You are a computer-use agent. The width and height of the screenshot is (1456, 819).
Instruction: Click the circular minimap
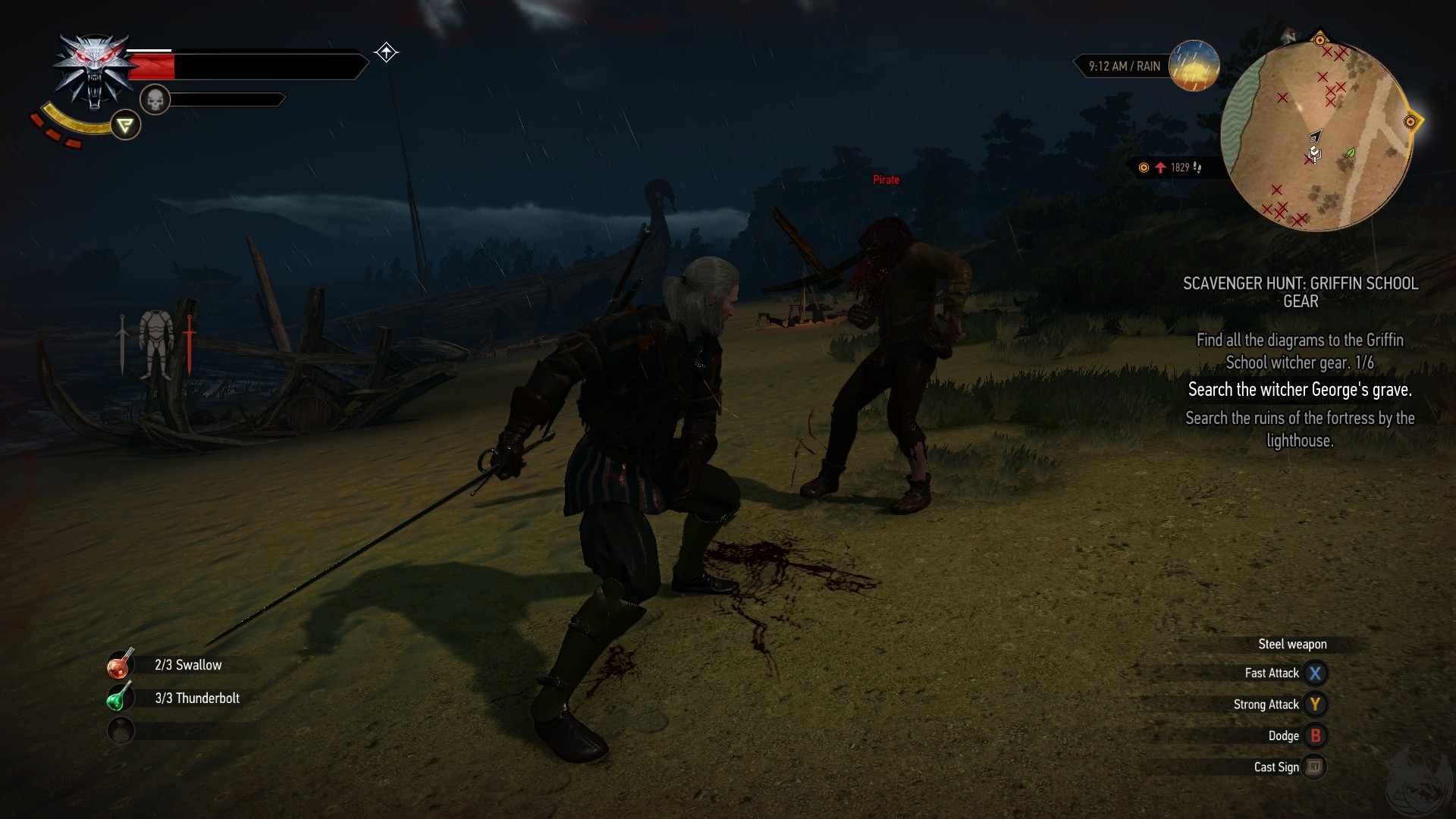tap(1316, 136)
